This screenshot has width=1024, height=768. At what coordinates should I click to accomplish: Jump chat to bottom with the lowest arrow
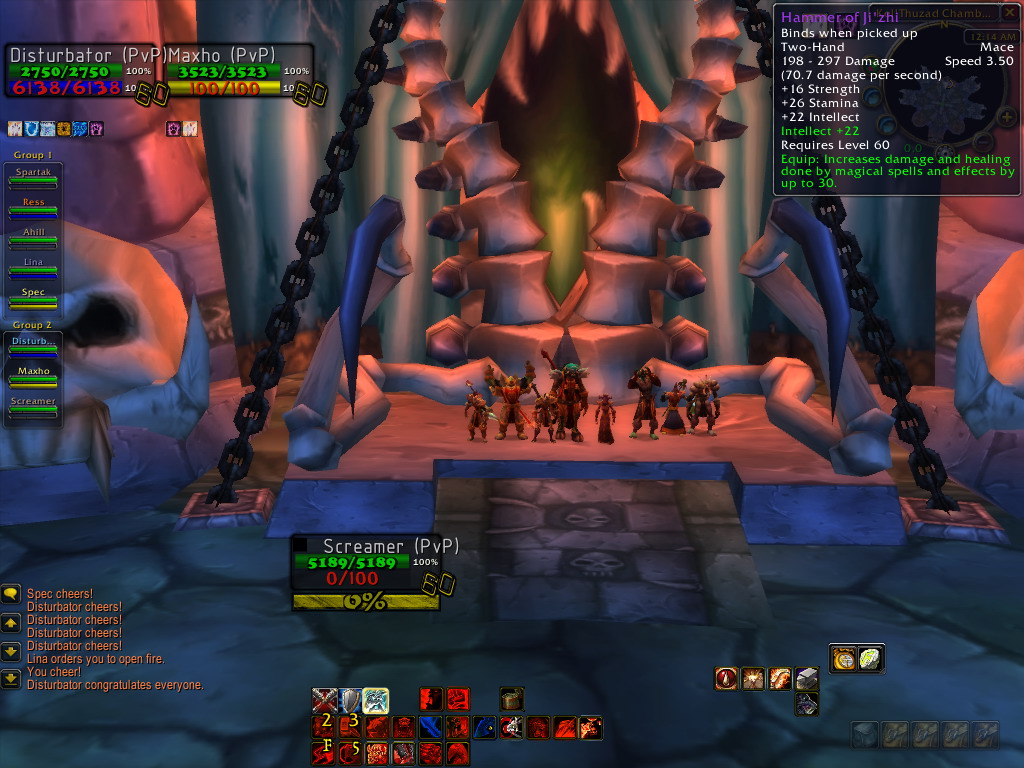(11, 679)
